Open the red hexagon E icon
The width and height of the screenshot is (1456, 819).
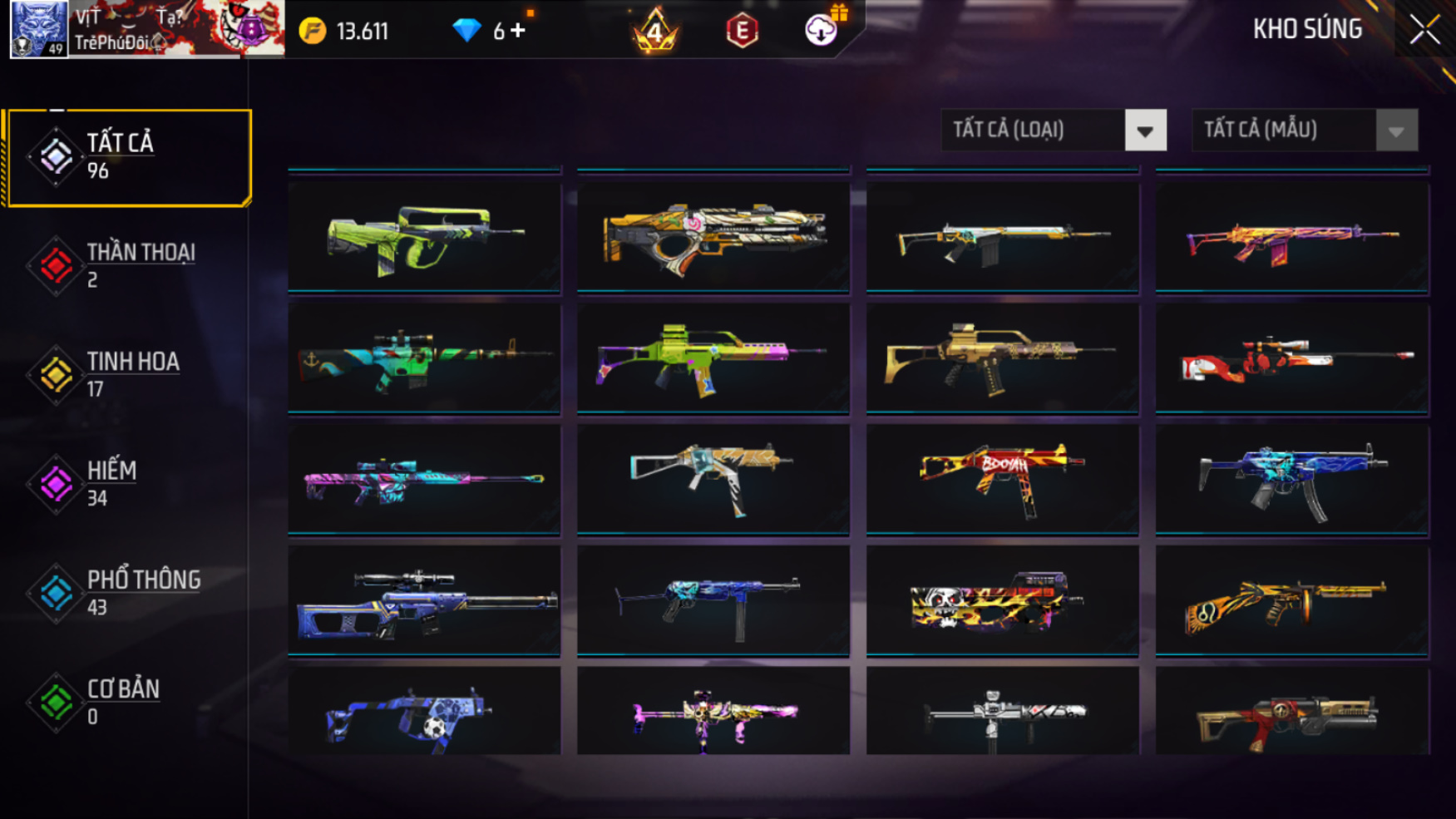coord(742,31)
